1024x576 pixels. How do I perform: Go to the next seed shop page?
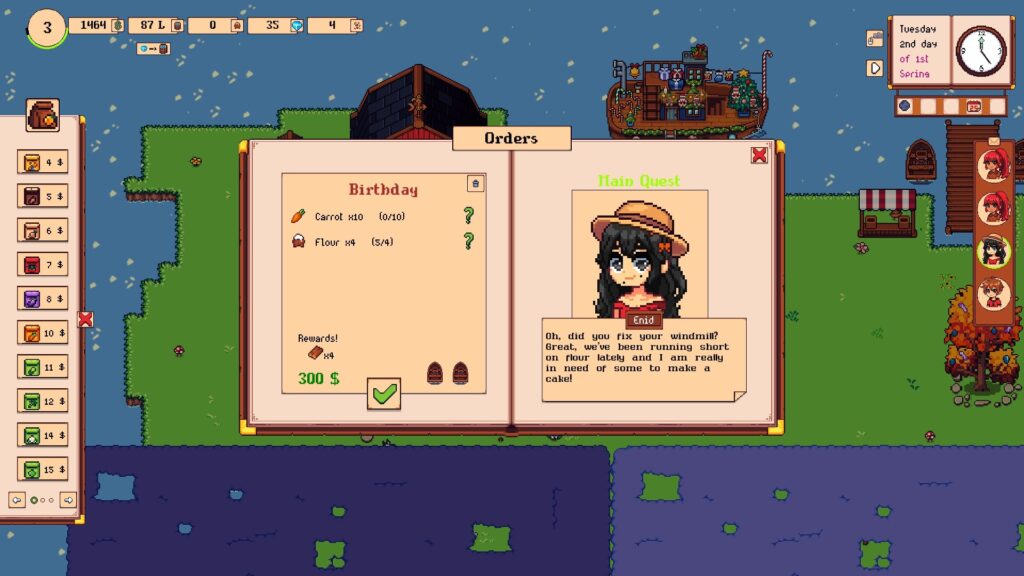pos(68,499)
